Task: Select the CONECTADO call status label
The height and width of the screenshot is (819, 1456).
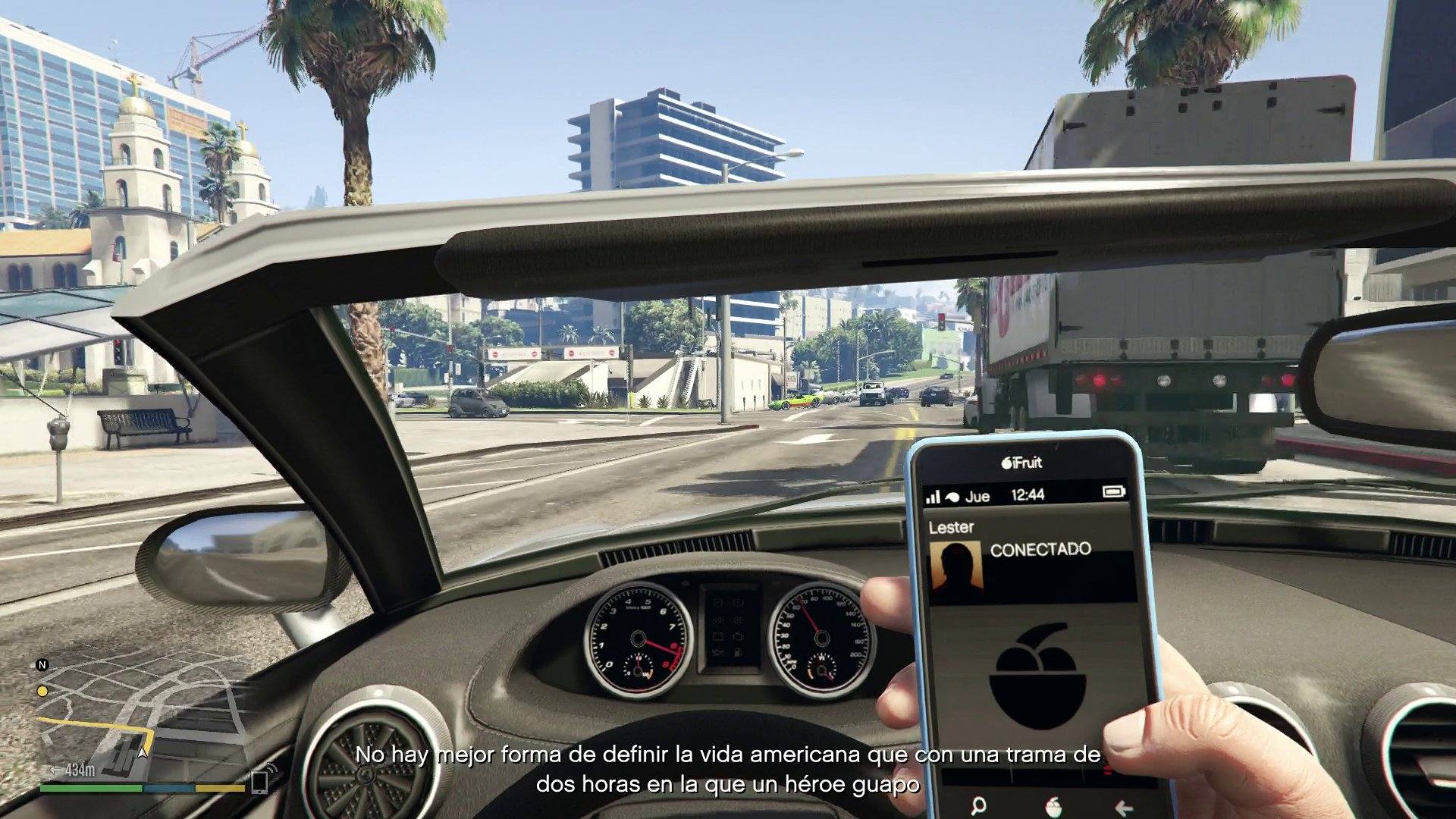Action: click(1041, 548)
